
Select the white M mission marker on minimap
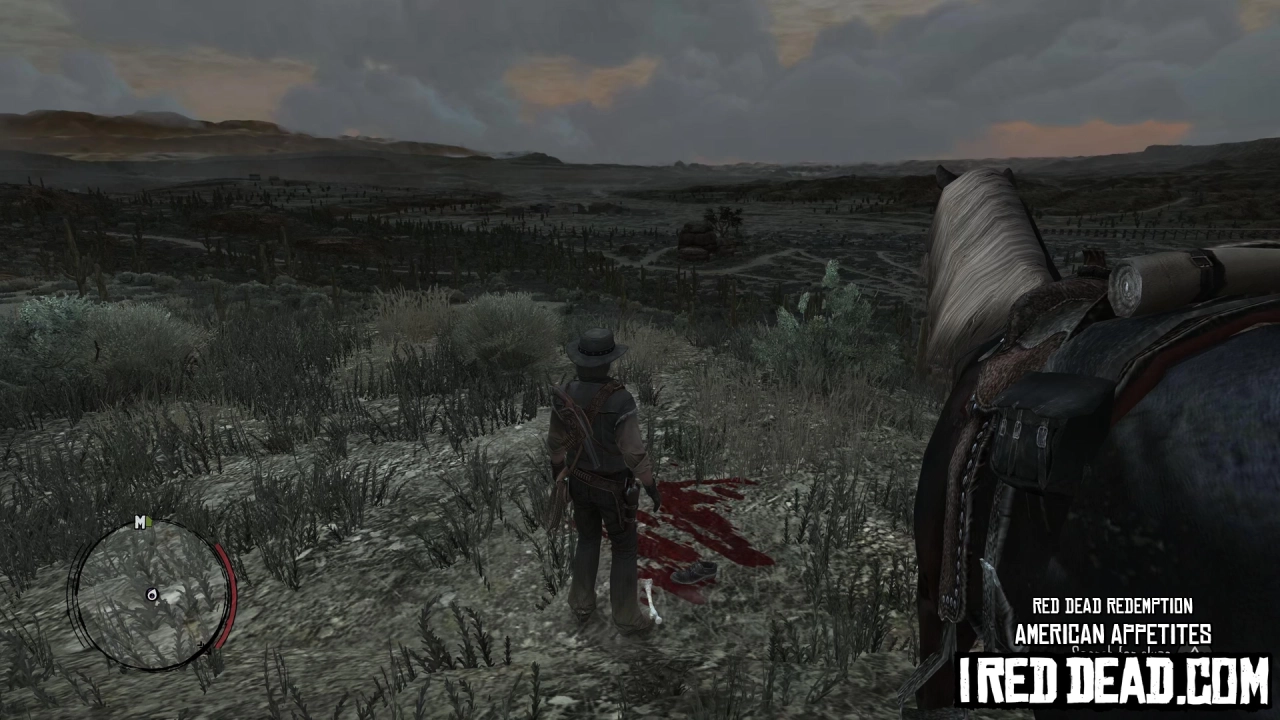tap(139, 523)
